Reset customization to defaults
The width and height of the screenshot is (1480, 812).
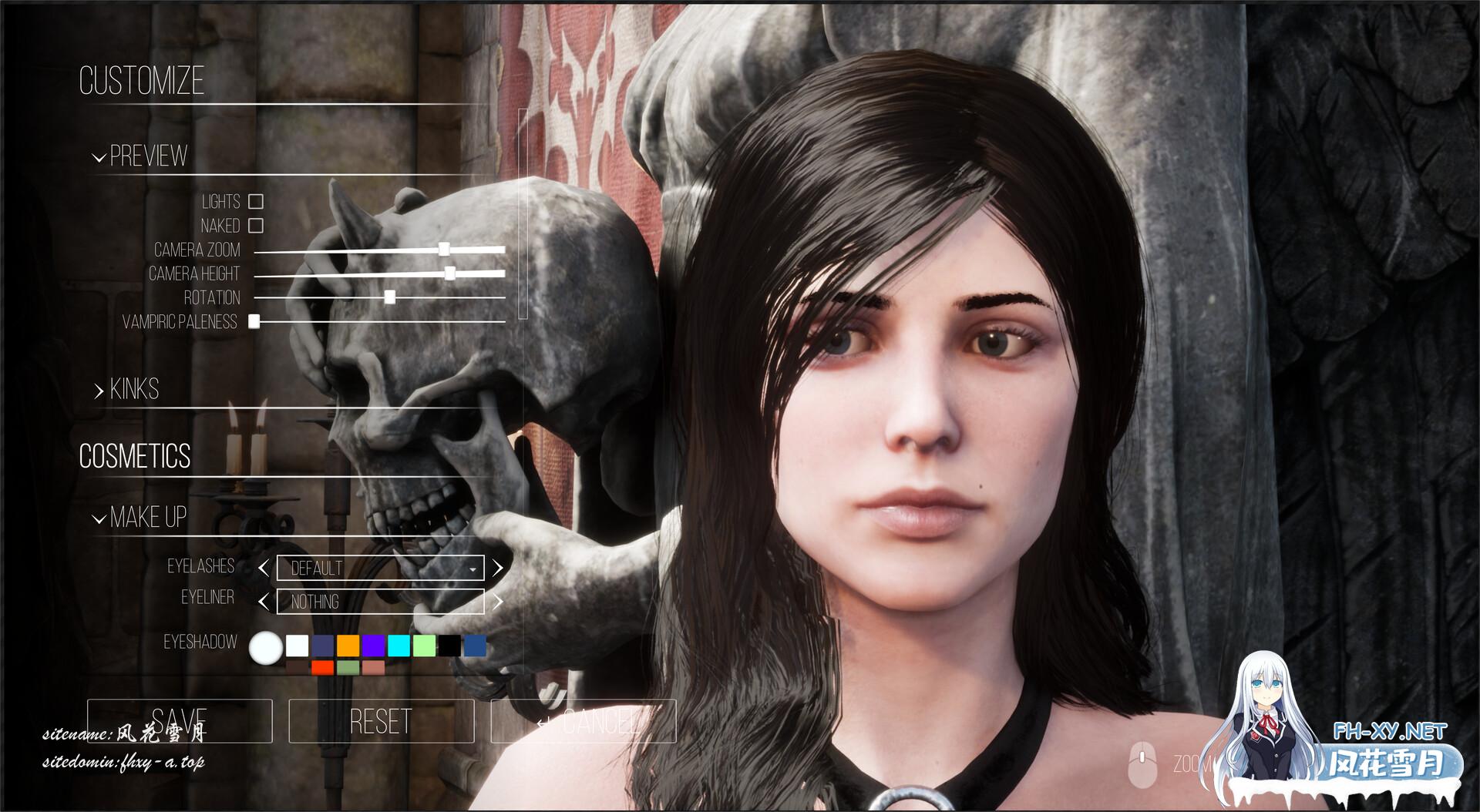tap(381, 721)
